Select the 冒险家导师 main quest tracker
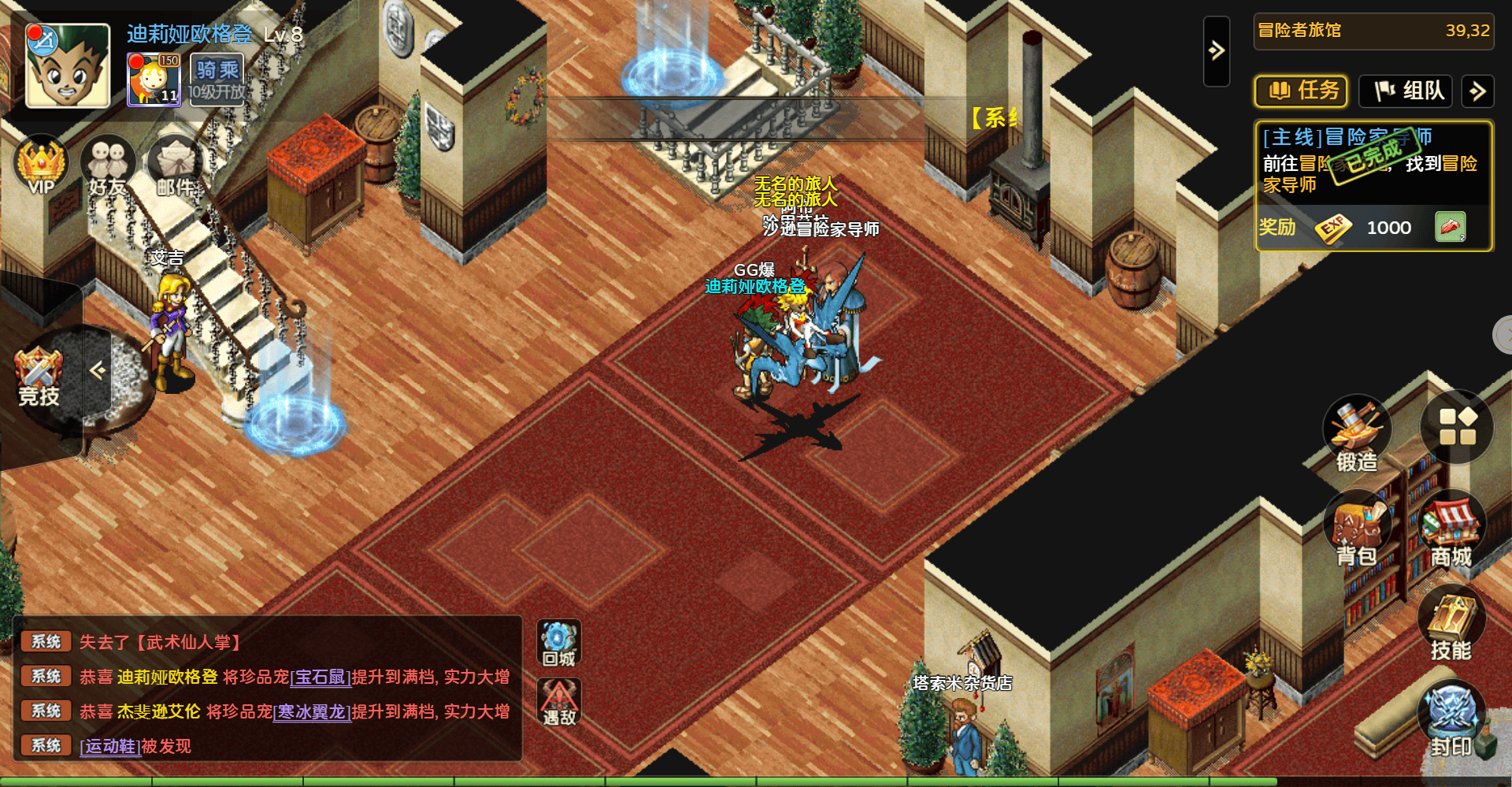This screenshot has width=1512, height=787. pyautogui.click(x=1373, y=162)
